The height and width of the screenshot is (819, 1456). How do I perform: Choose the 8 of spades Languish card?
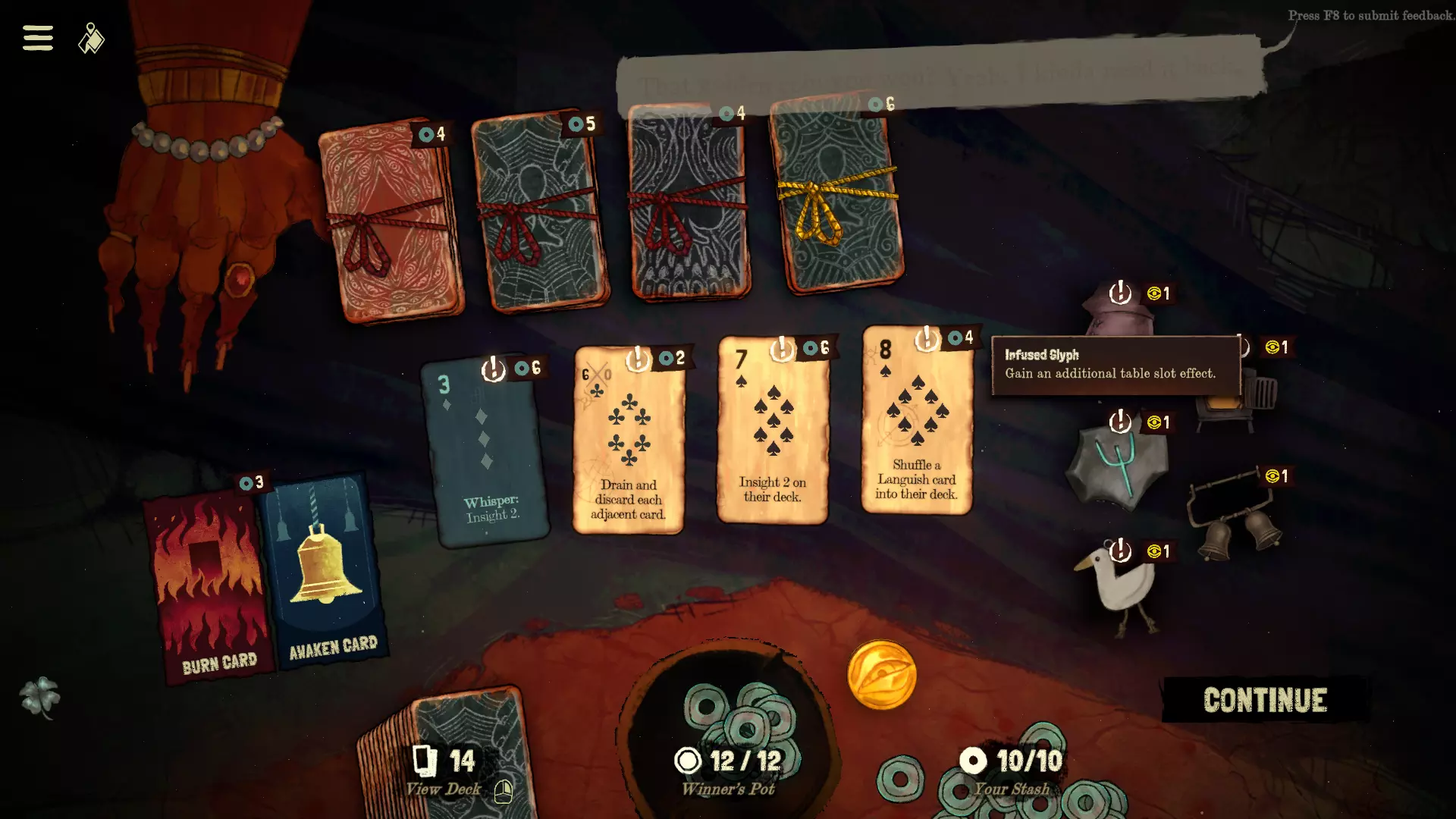click(x=917, y=422)
